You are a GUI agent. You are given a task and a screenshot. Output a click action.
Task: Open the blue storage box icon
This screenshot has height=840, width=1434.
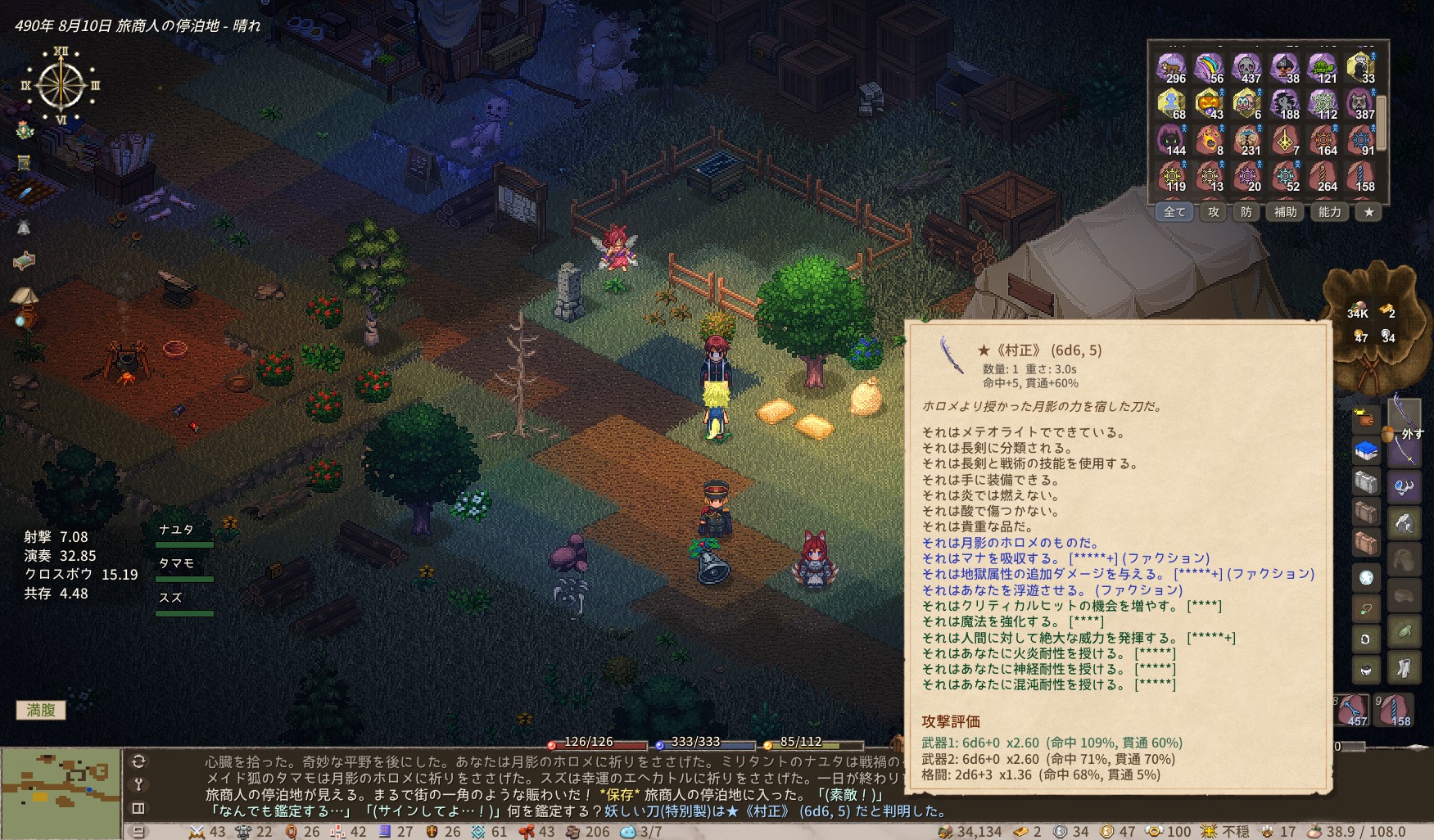point(1366,450)
